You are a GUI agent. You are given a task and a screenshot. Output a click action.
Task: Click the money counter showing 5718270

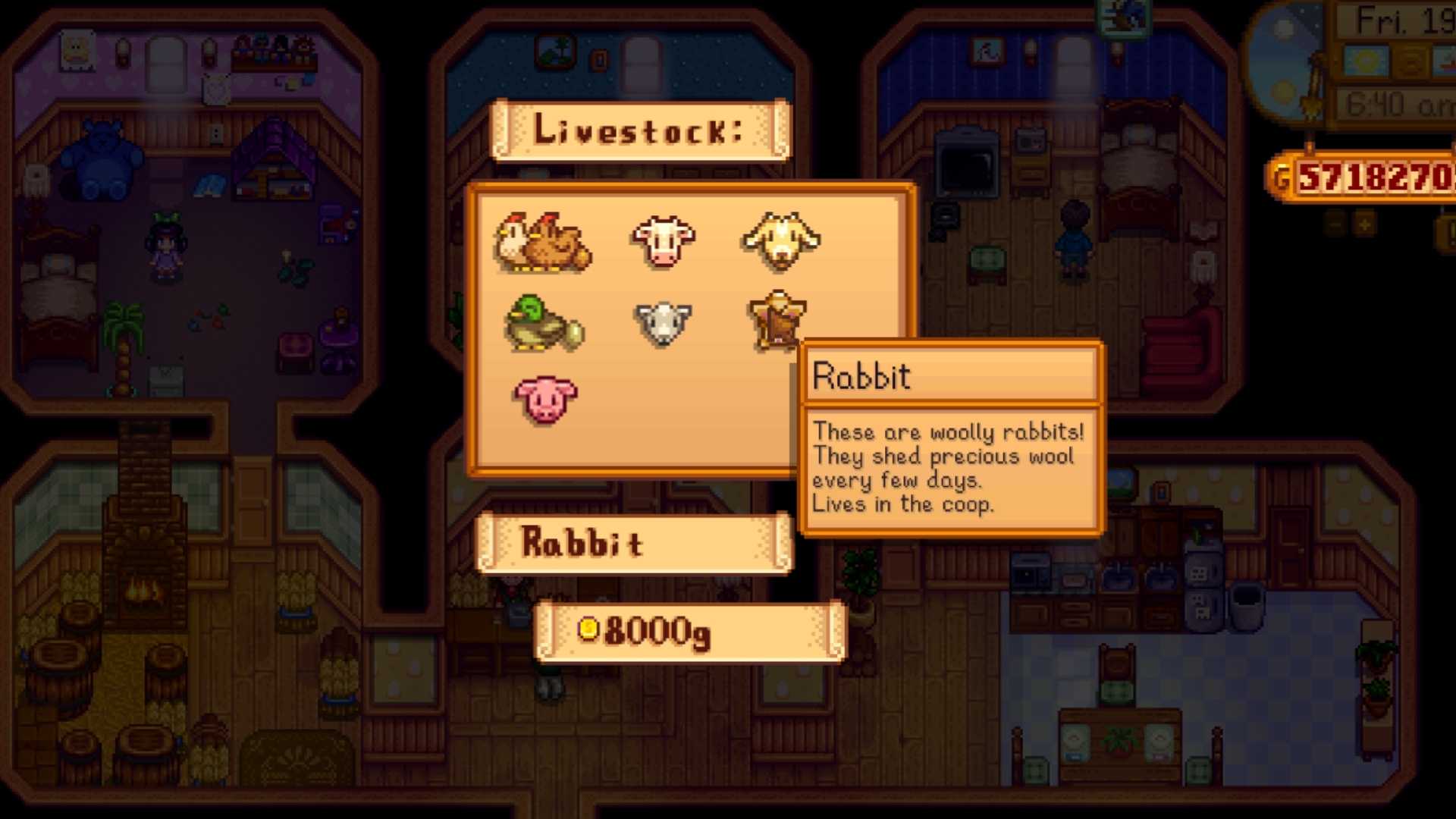point(1387,177)
